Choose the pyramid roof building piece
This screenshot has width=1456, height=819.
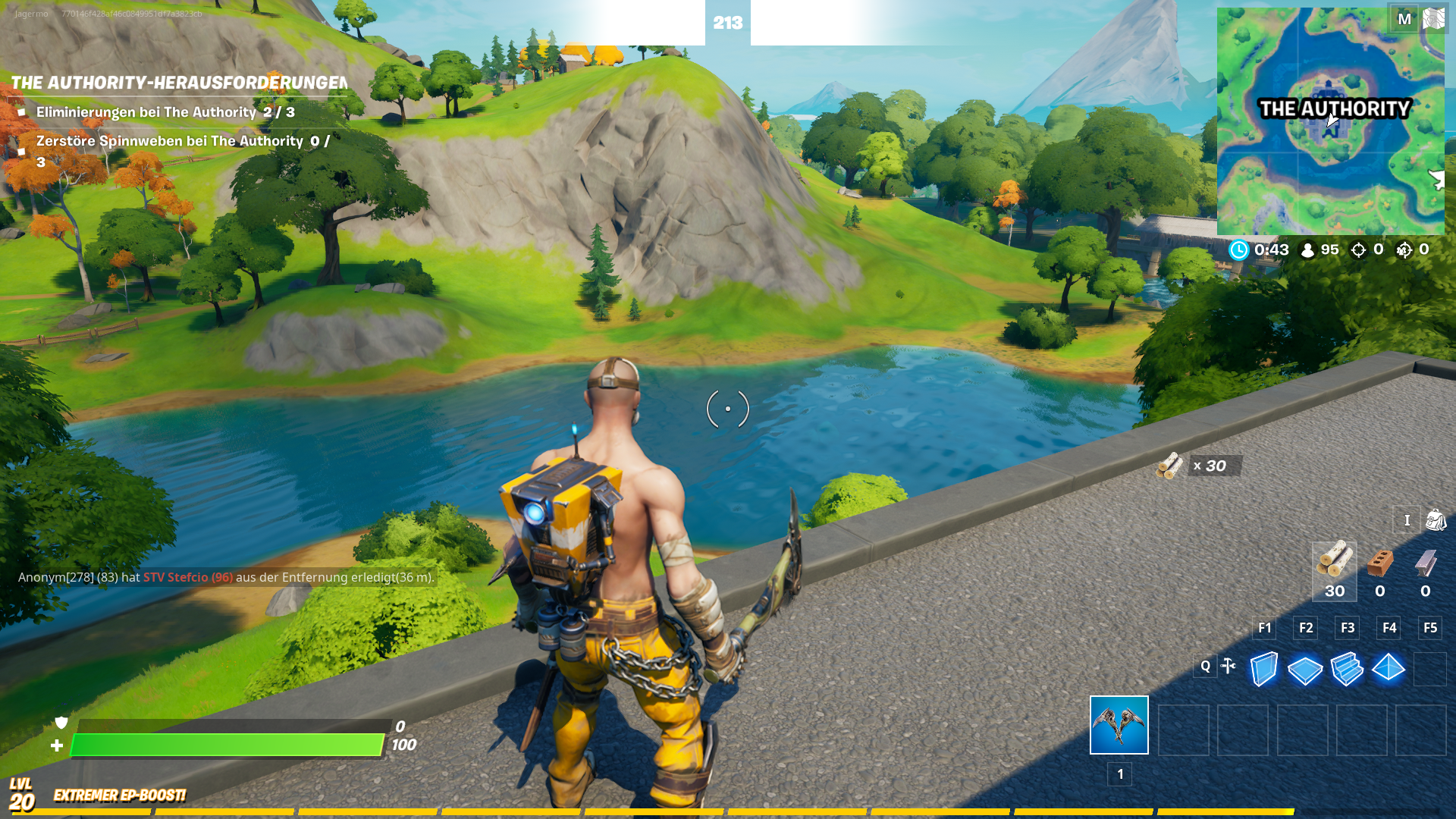(1389, 668)
